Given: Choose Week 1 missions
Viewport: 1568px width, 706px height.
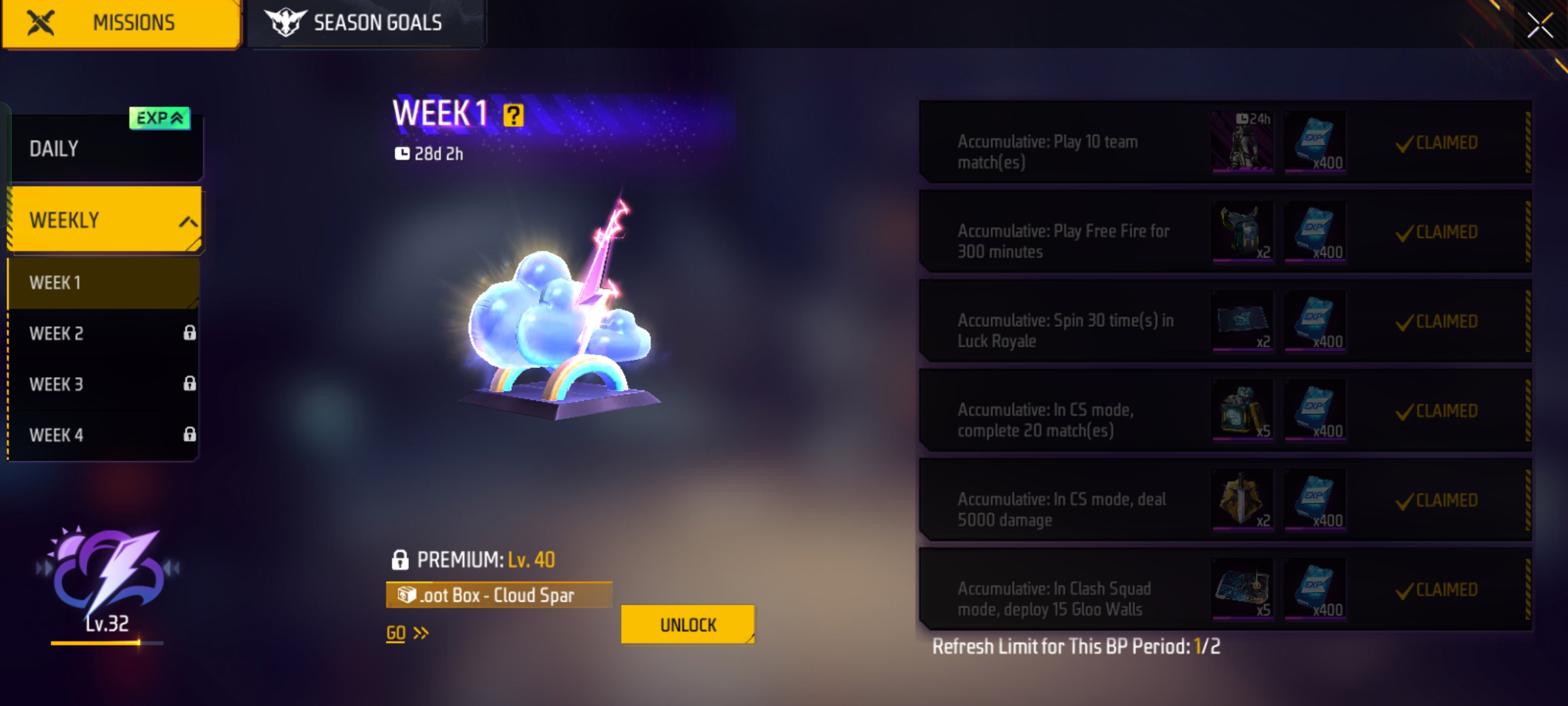Looking at the screenshot, I should (x=103, y=283).
